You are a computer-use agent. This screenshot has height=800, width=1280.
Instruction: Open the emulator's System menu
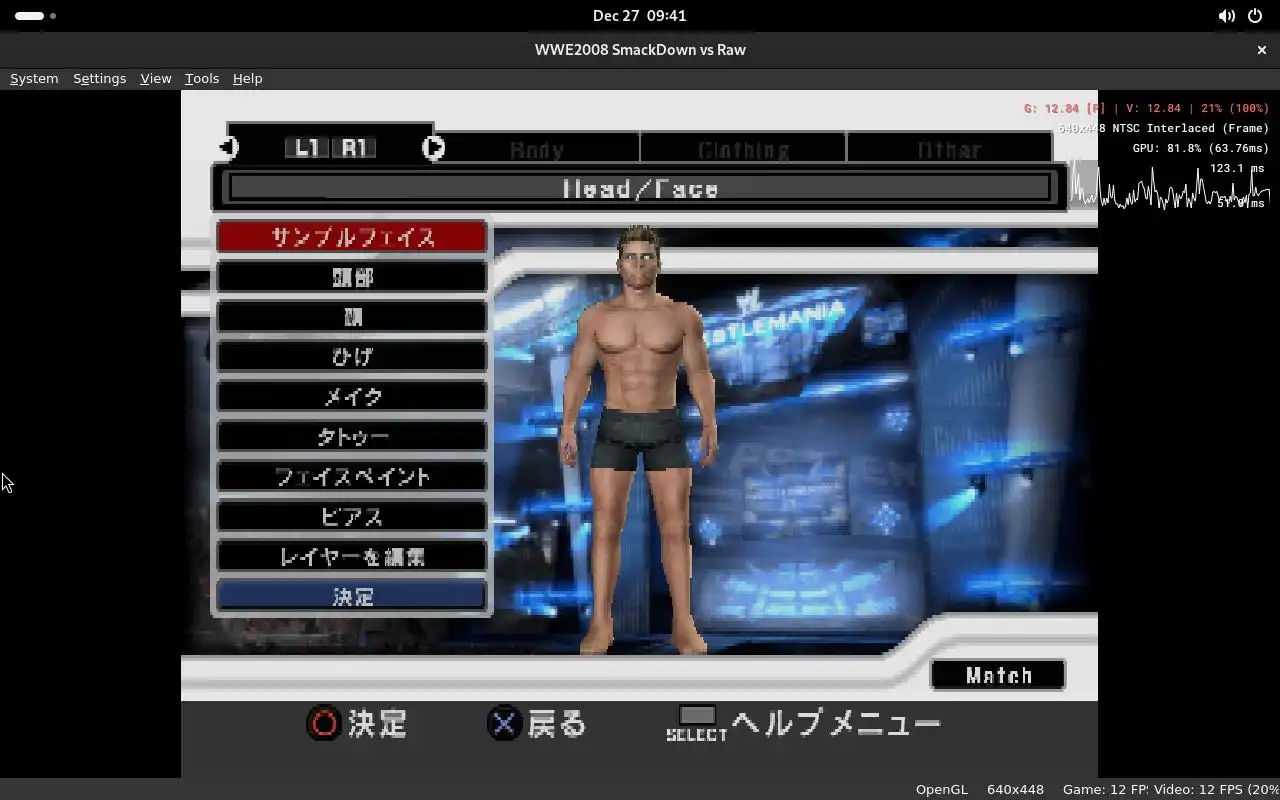[x=34, y=78]
